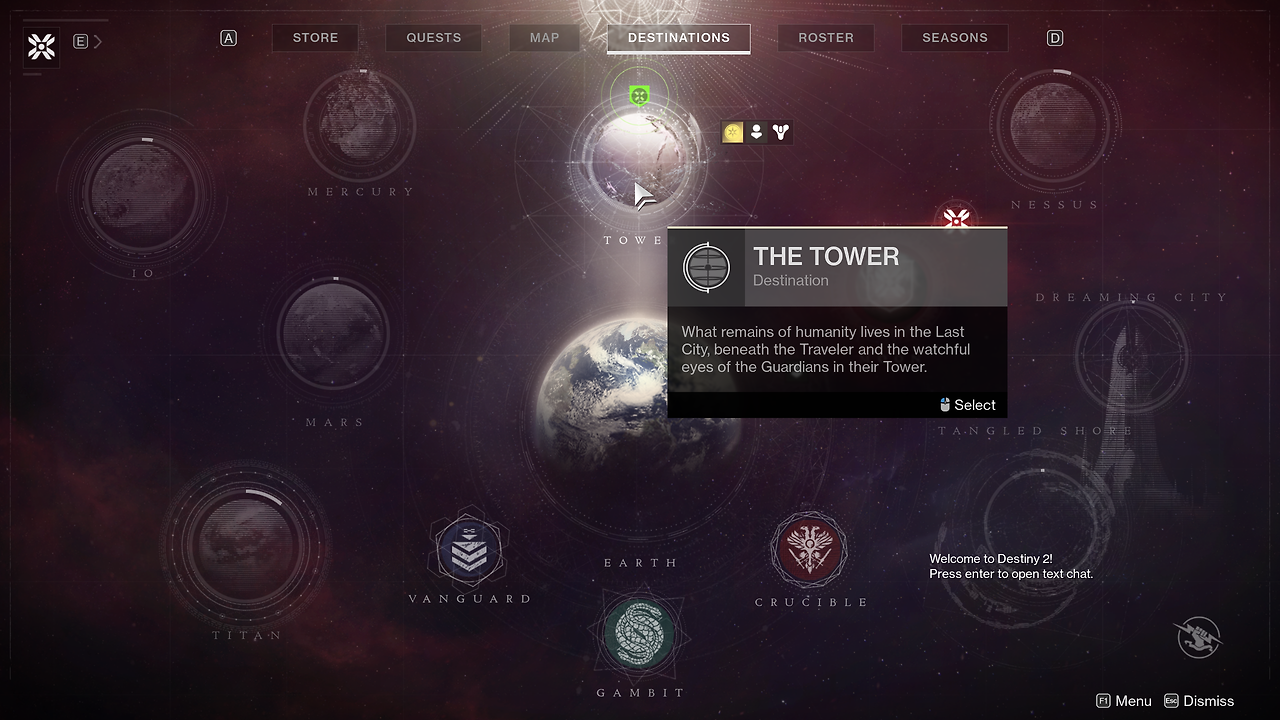1280x720 pixels.
Task: Open the Store tab
Action: click(315, 38)
